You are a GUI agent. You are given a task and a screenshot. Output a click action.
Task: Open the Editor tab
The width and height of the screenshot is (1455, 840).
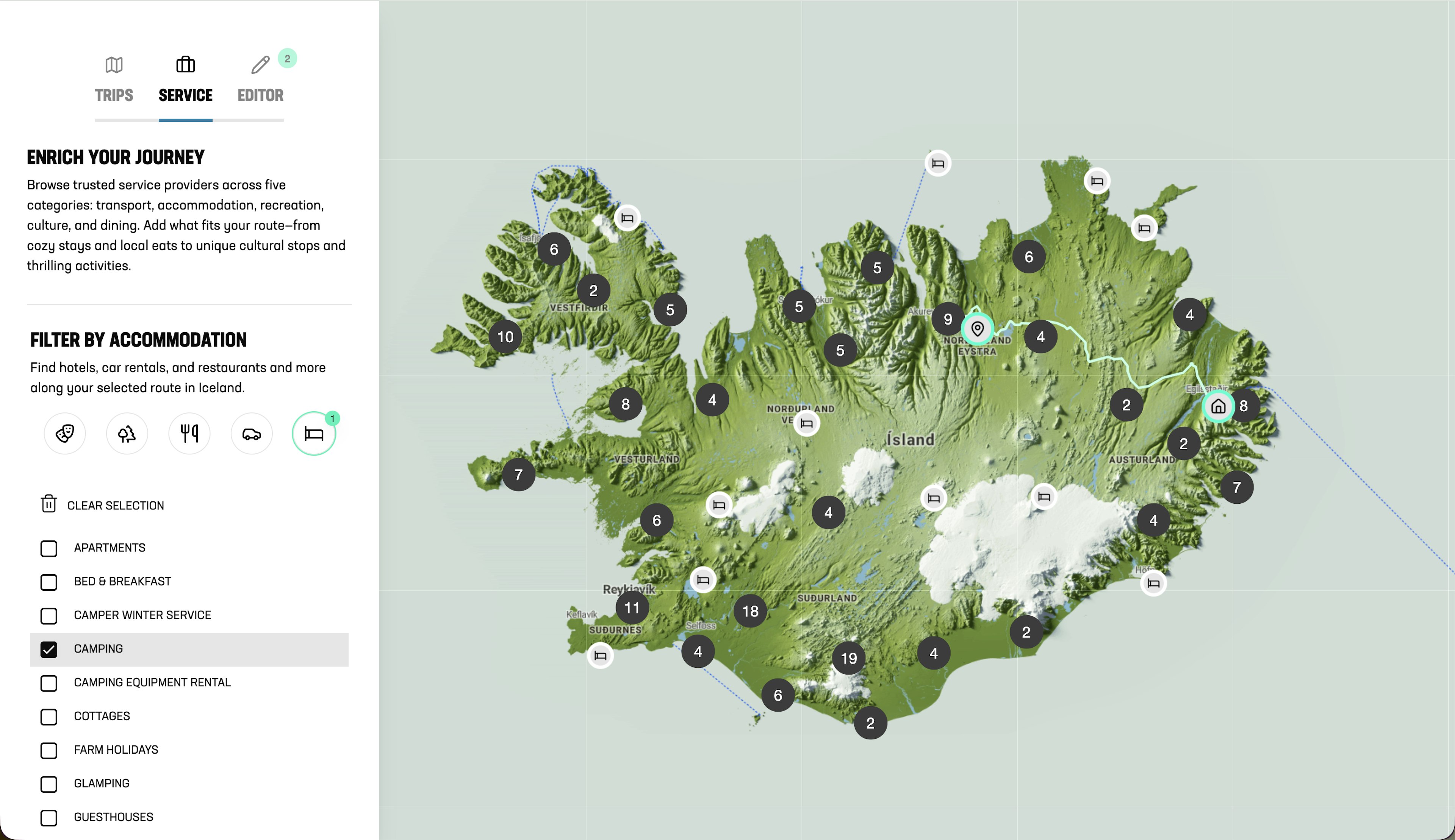click(x=260, y=80)
